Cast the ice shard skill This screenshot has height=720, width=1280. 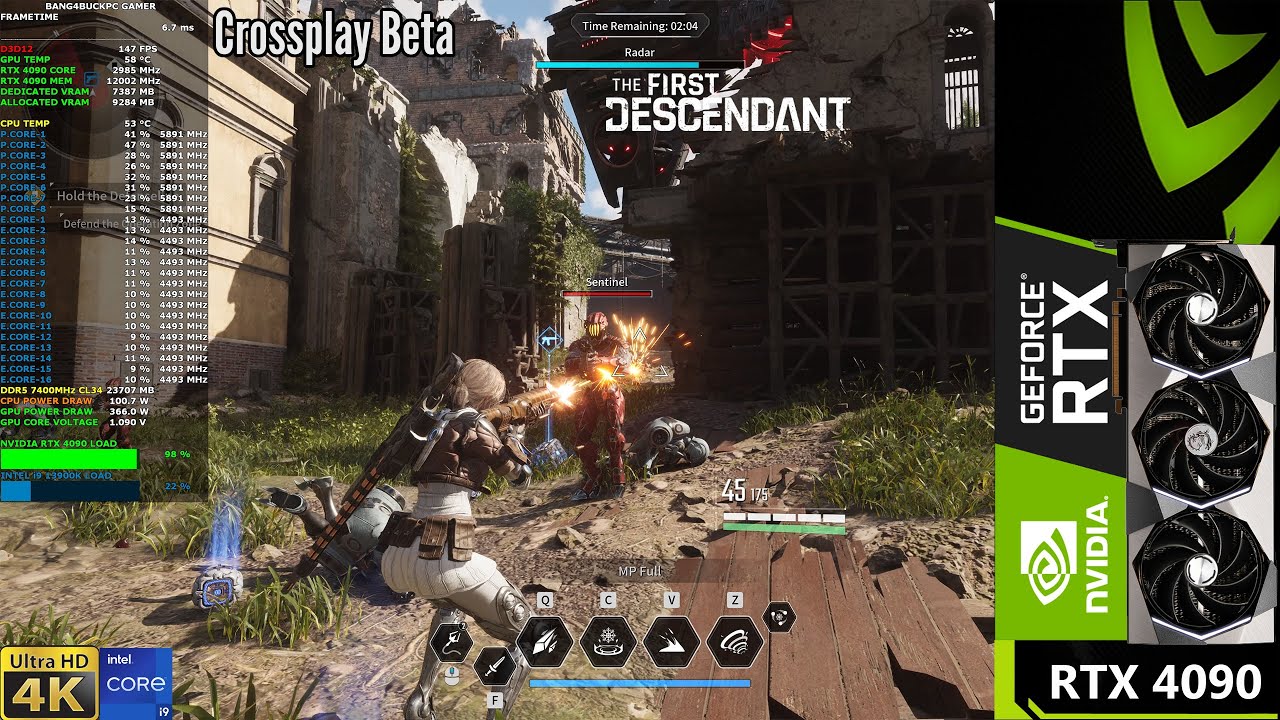coord(545,640)
